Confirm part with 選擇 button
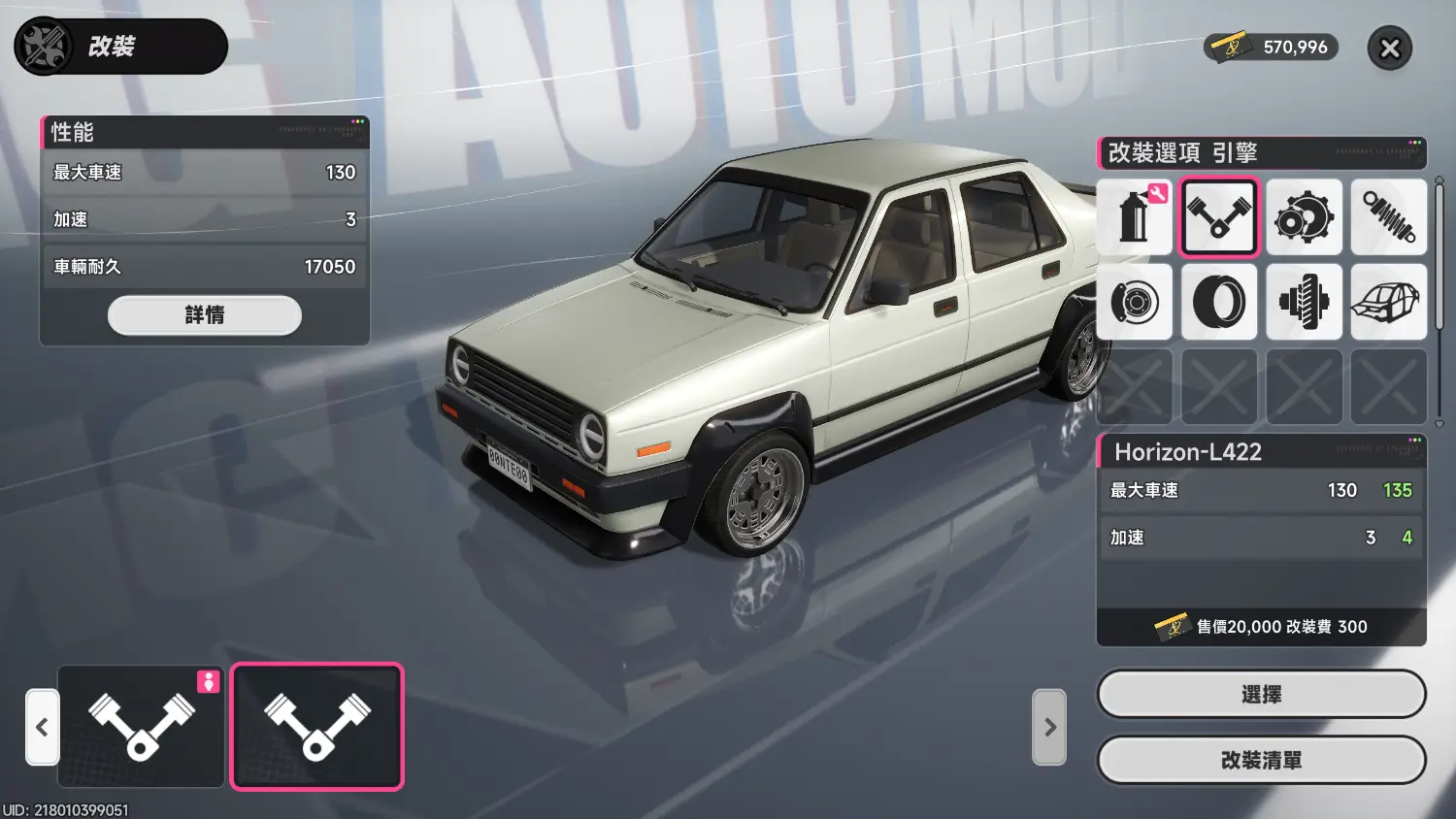This screenshot has height=819, width=1456. 1261,695
